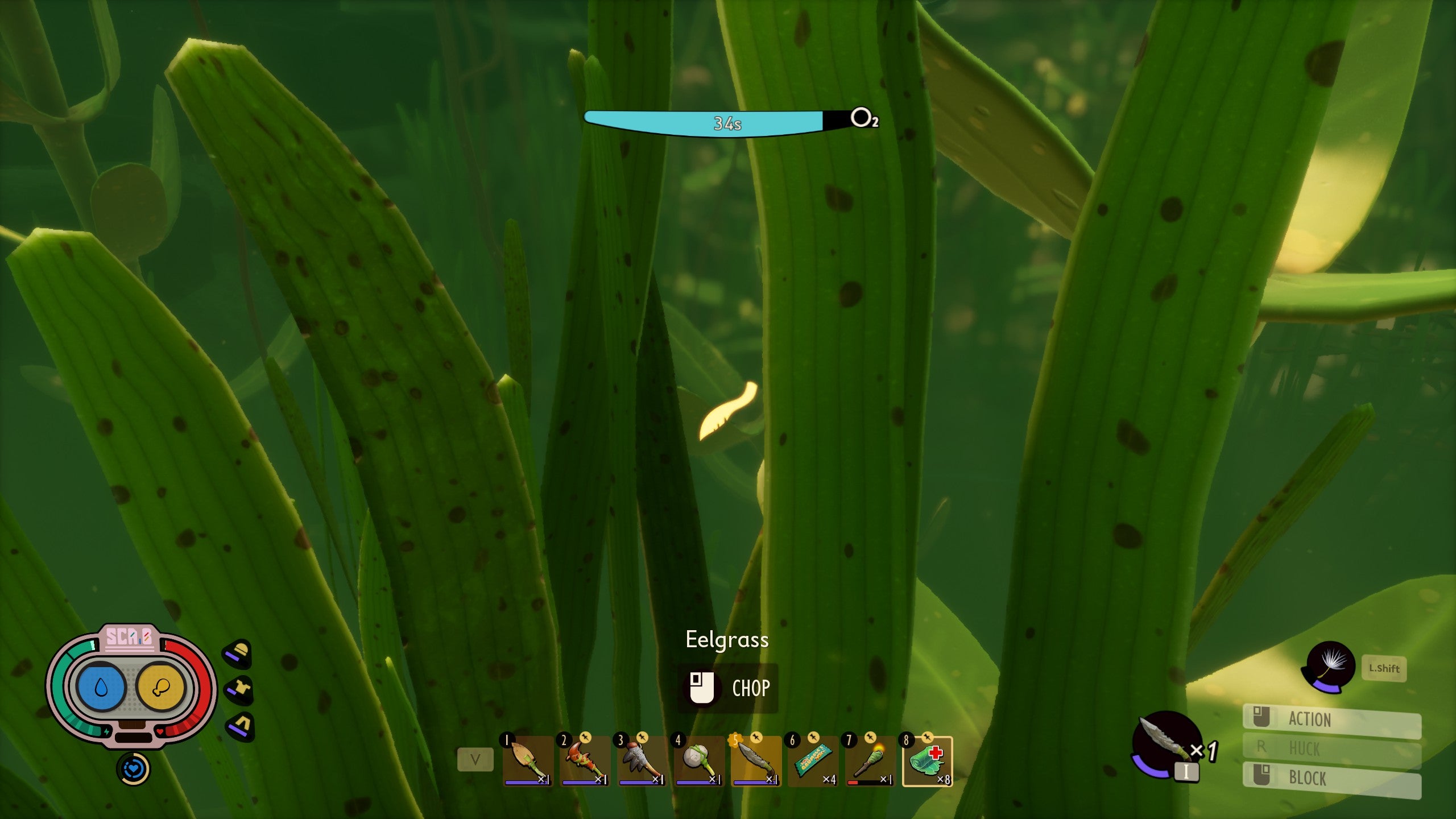Click the CHOP mouse prompt under Eelgrass
Screen dimensions: 1456x819
coord(728,688)
